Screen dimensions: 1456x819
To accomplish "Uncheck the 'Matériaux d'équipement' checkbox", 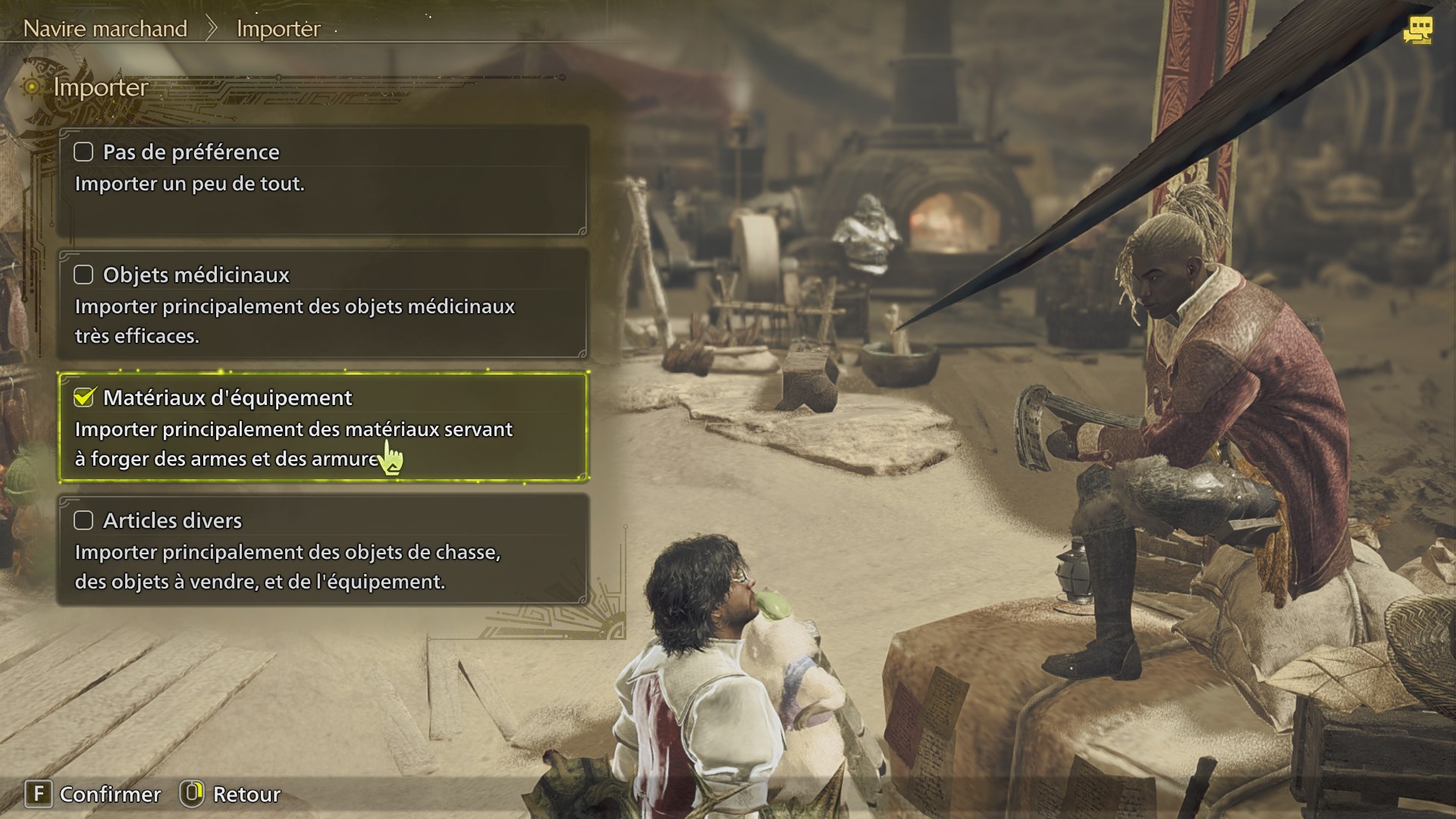I will (x=83, y=397).
